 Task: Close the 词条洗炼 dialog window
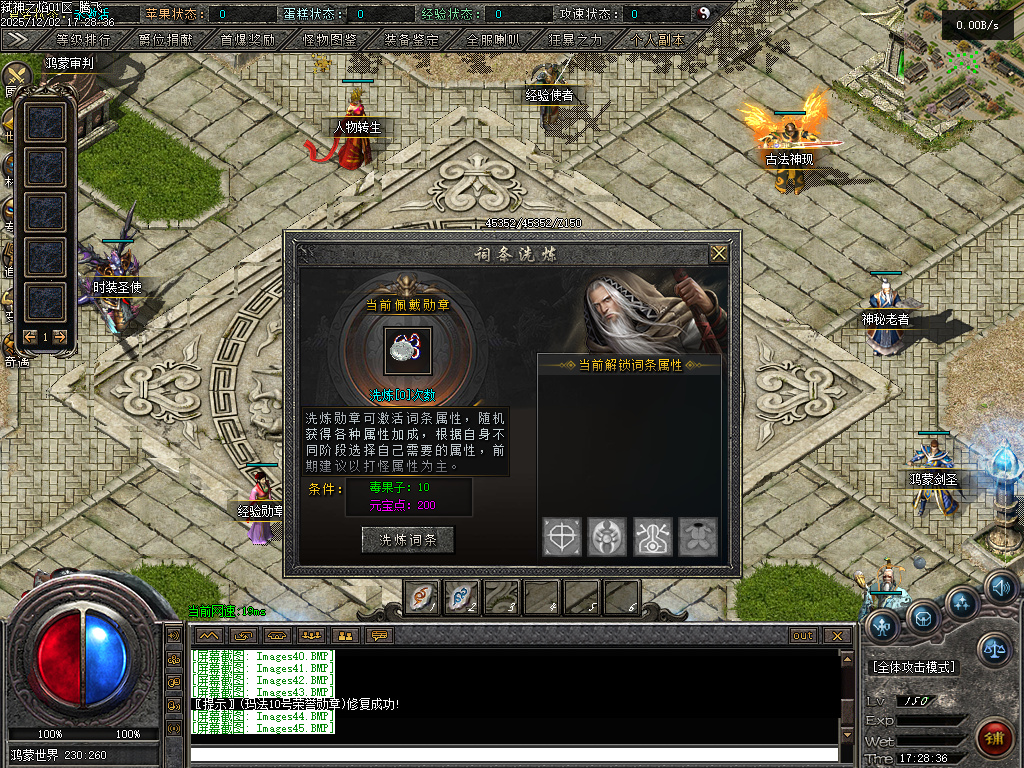click(719, 254)
